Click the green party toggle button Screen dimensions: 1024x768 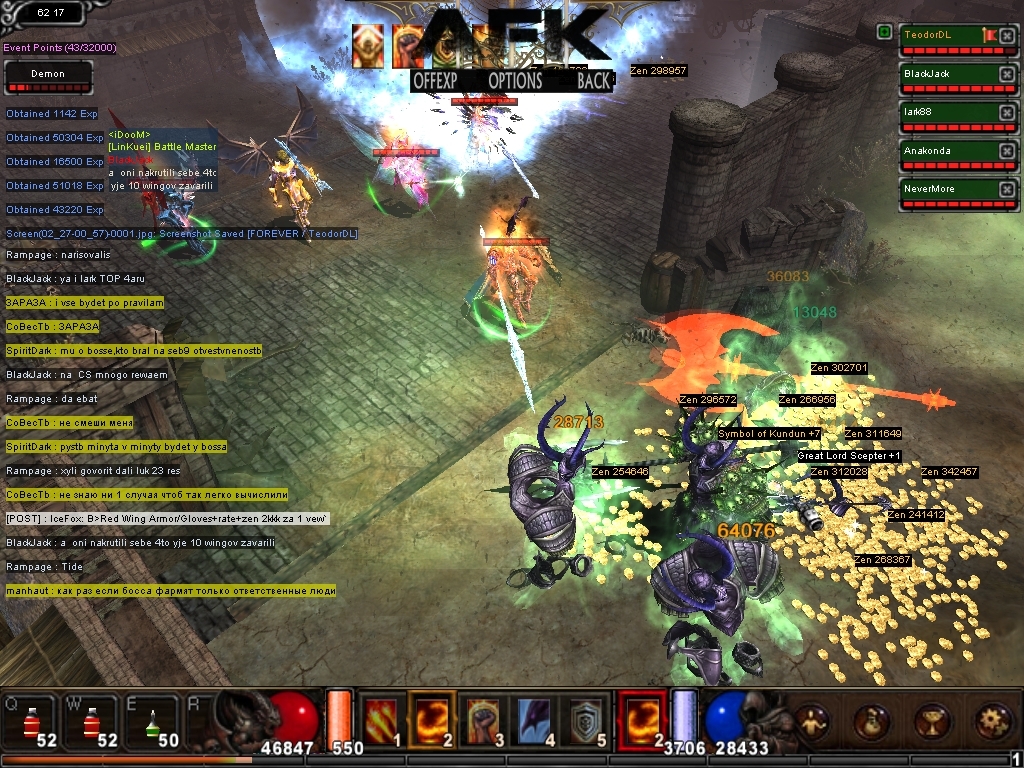[885, 32]
